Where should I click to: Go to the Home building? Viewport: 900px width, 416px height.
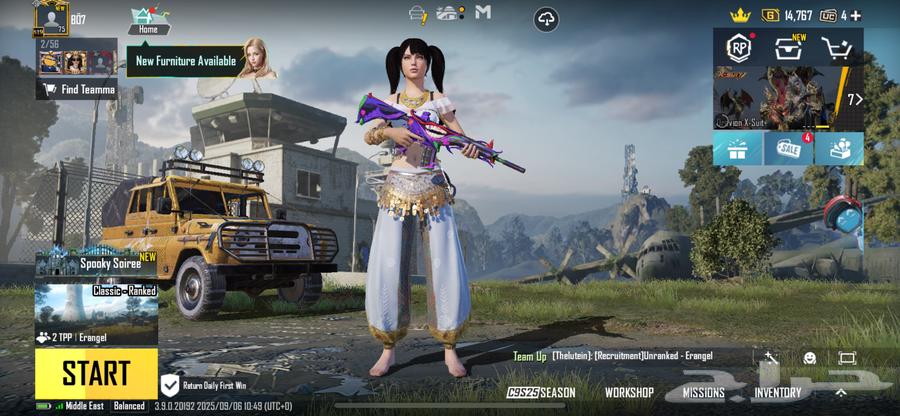click(x=147, y=19)
